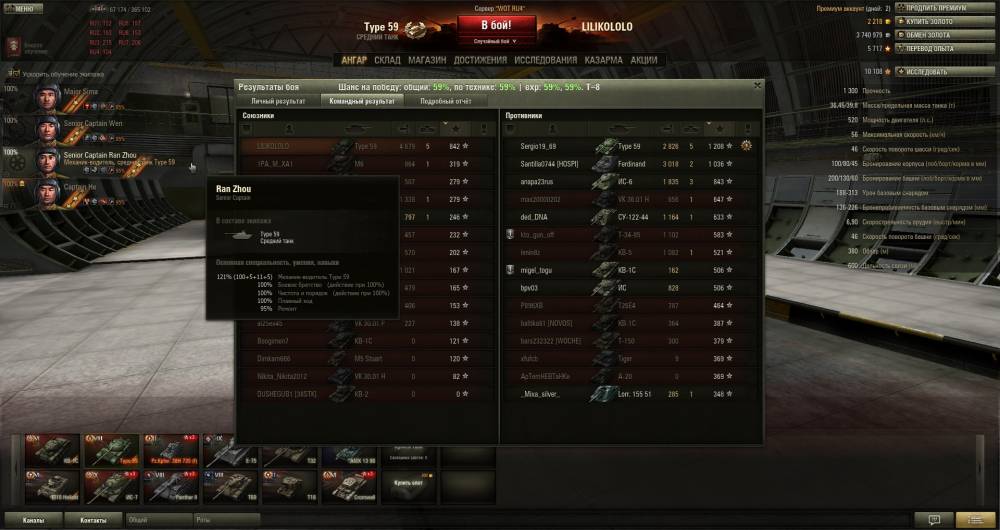
Task: Switch to the Склад section
Action: [387, 60]
